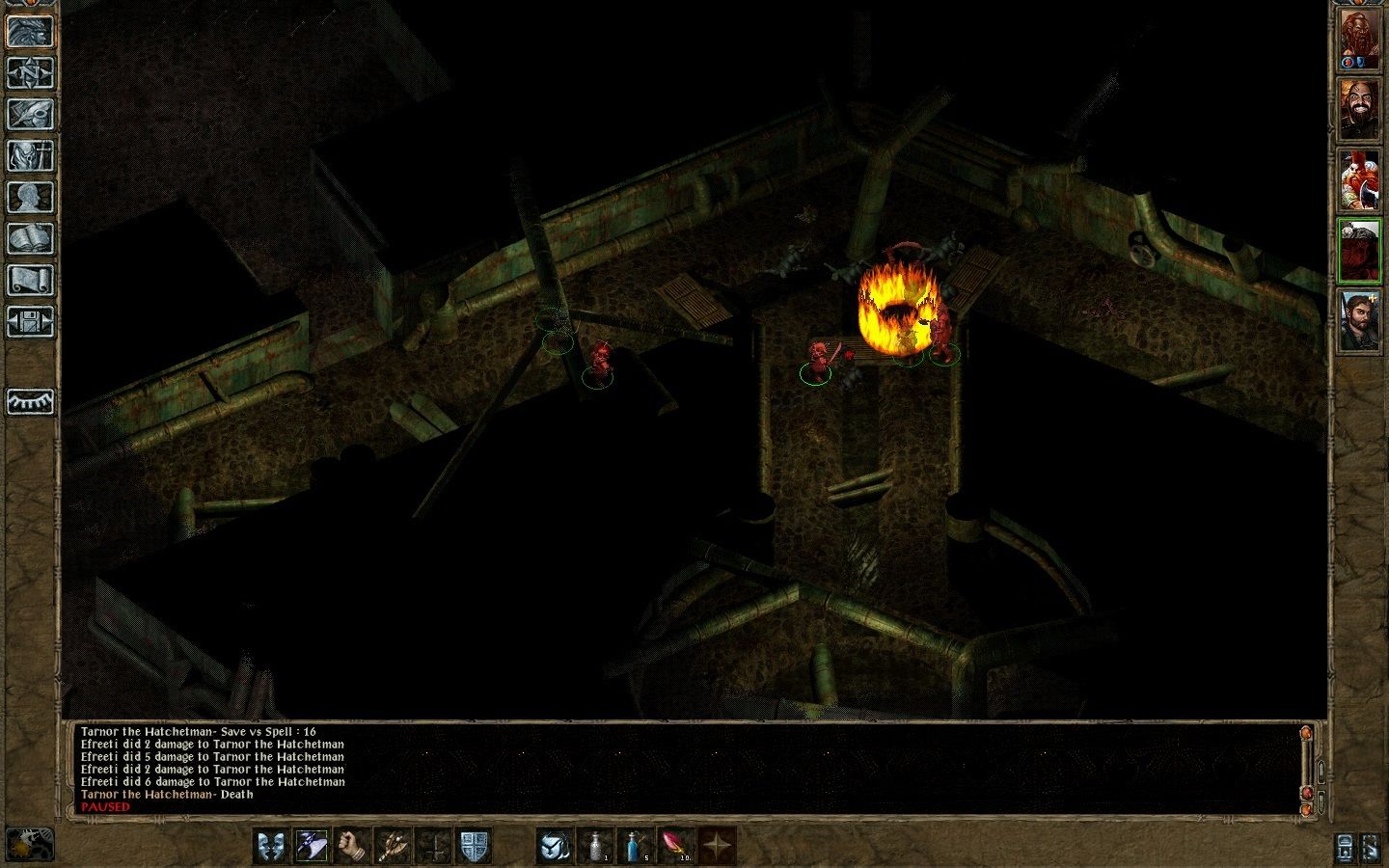Open the area map with compass icon
The width and height of the screenshot is (1389, 868).
30,72
